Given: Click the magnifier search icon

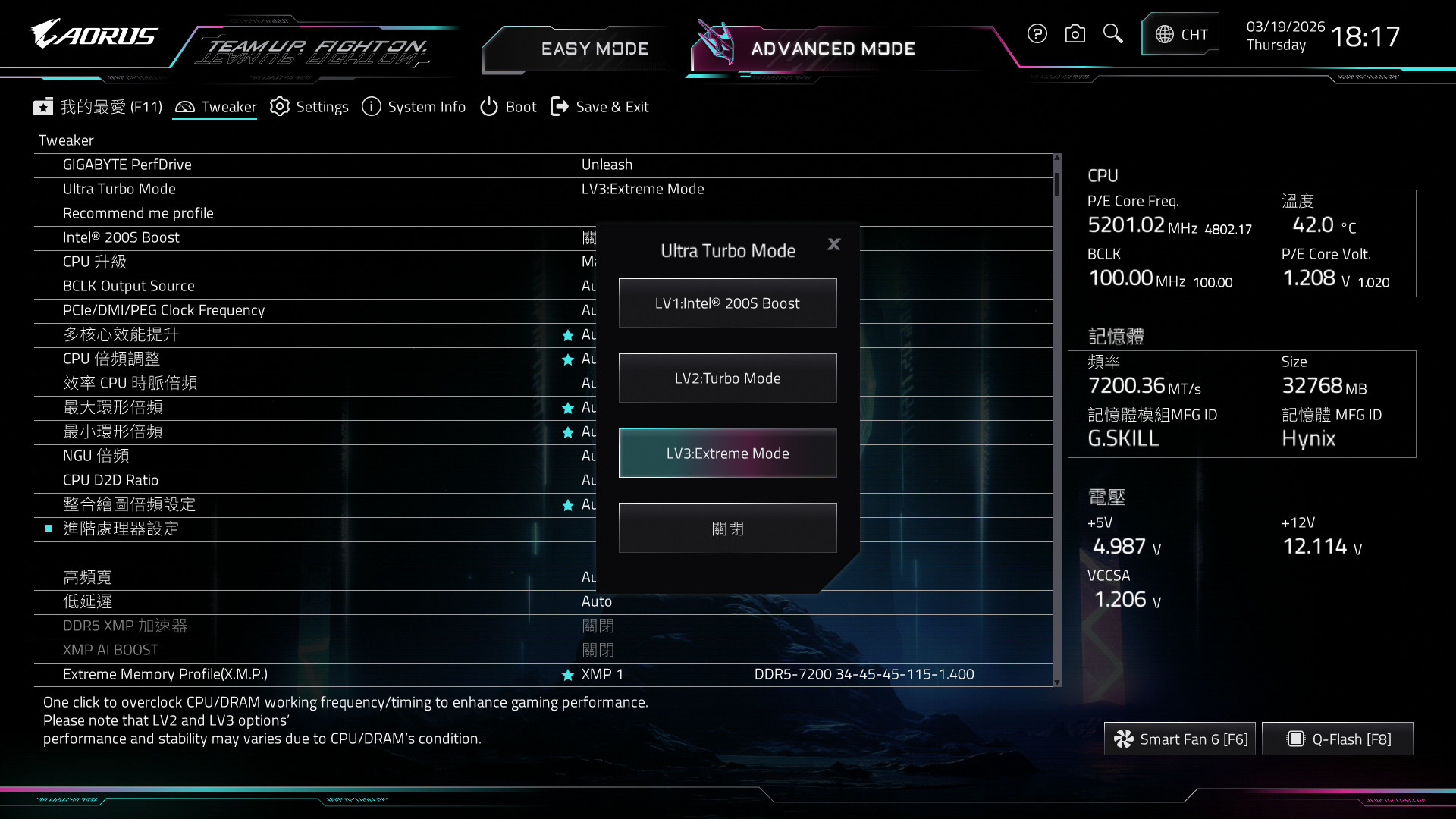Looking at the screenshot, I should [1112, 34].
